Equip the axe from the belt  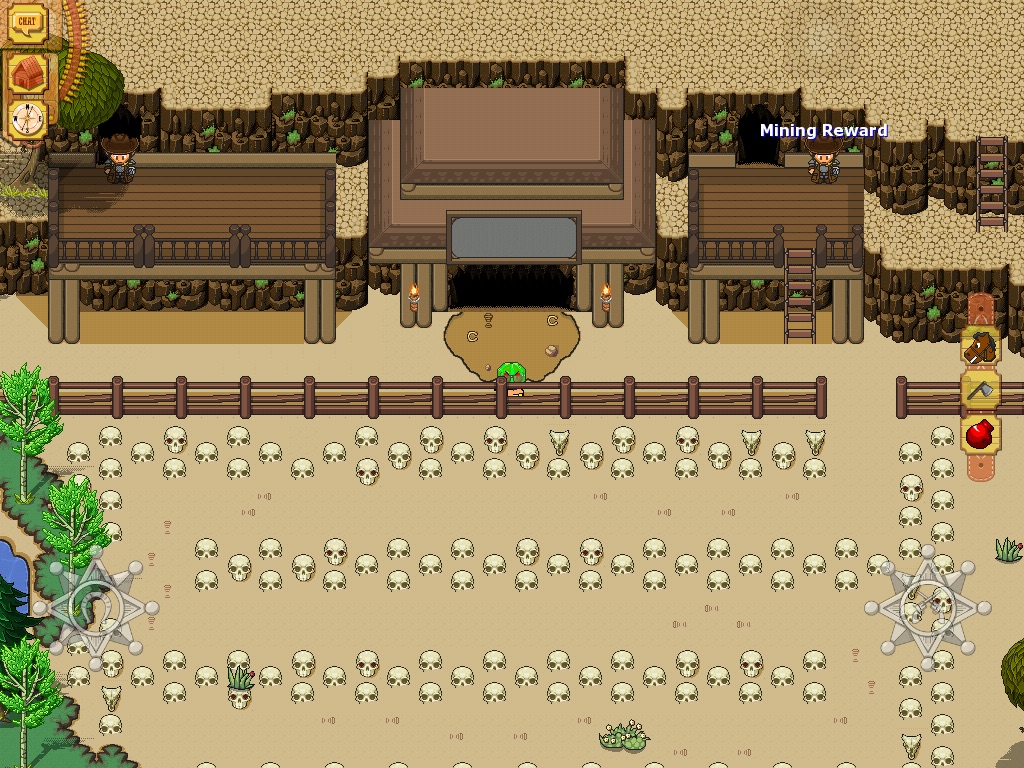pyautogui.click(x=981, y=391)
